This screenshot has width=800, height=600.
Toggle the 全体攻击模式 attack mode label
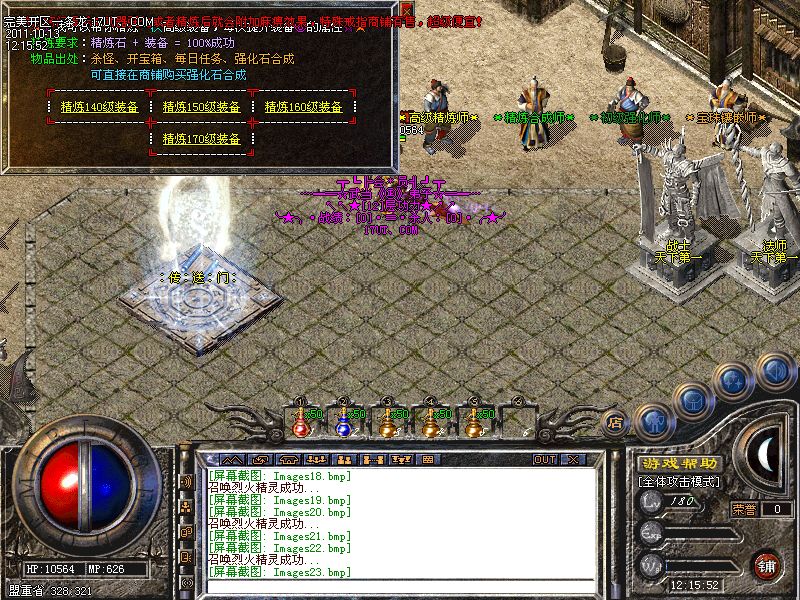679,482
